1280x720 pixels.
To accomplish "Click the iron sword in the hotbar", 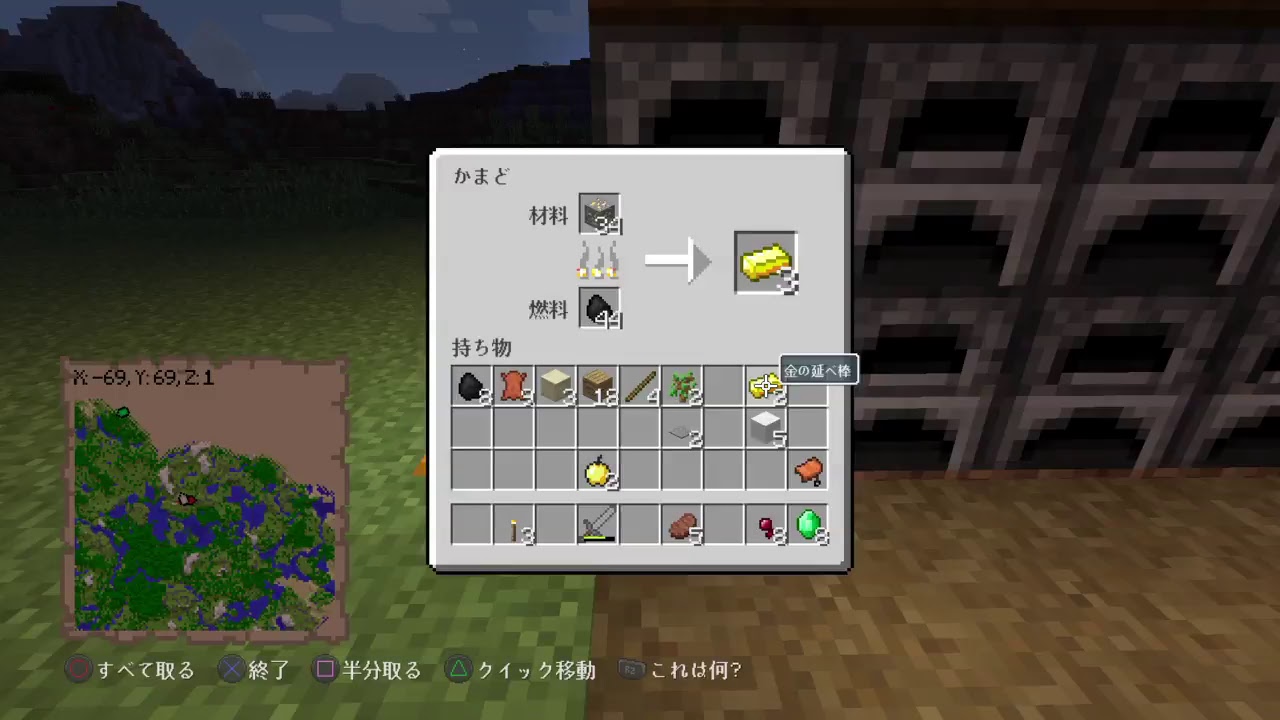I will pyautogui.click(x=599, y=526).
